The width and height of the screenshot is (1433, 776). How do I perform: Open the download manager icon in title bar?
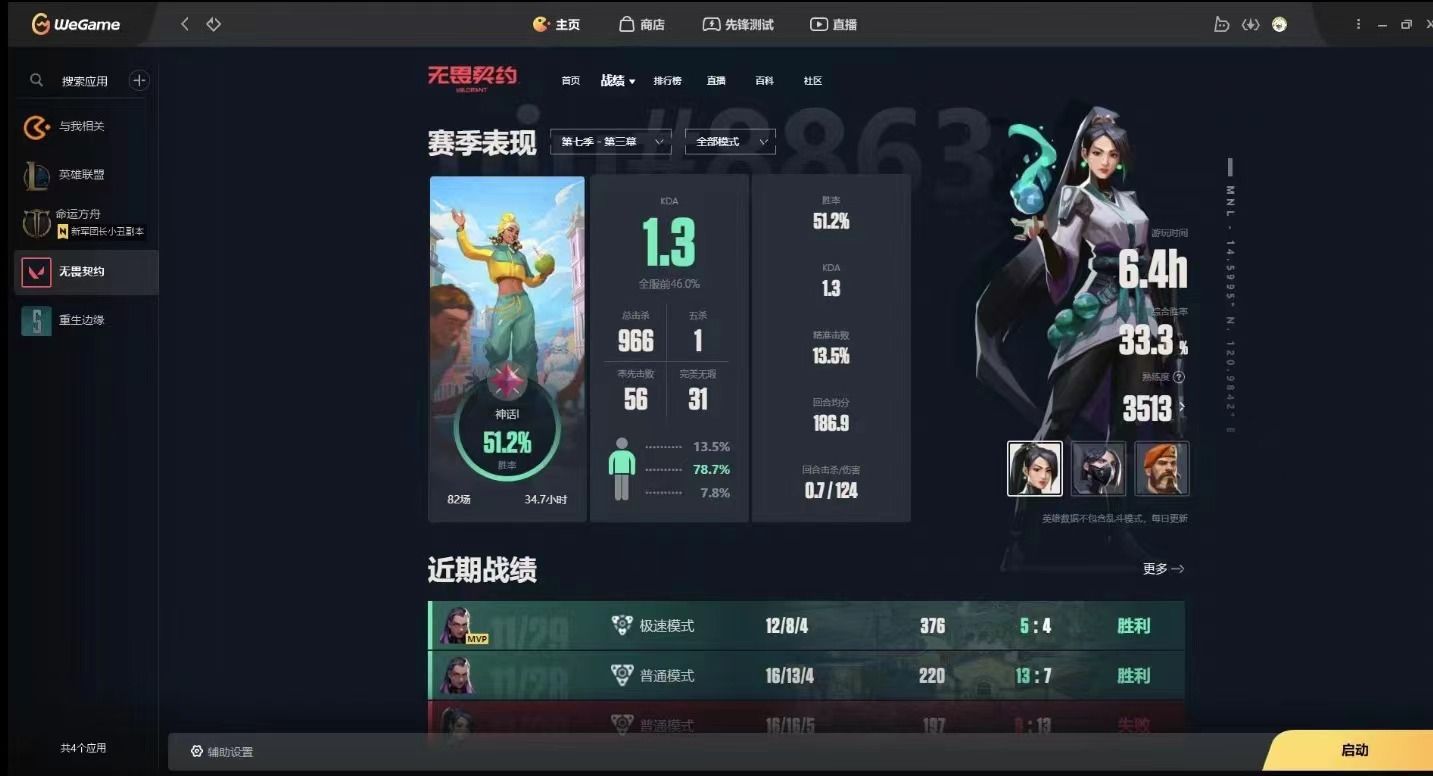pos(1251,24)
